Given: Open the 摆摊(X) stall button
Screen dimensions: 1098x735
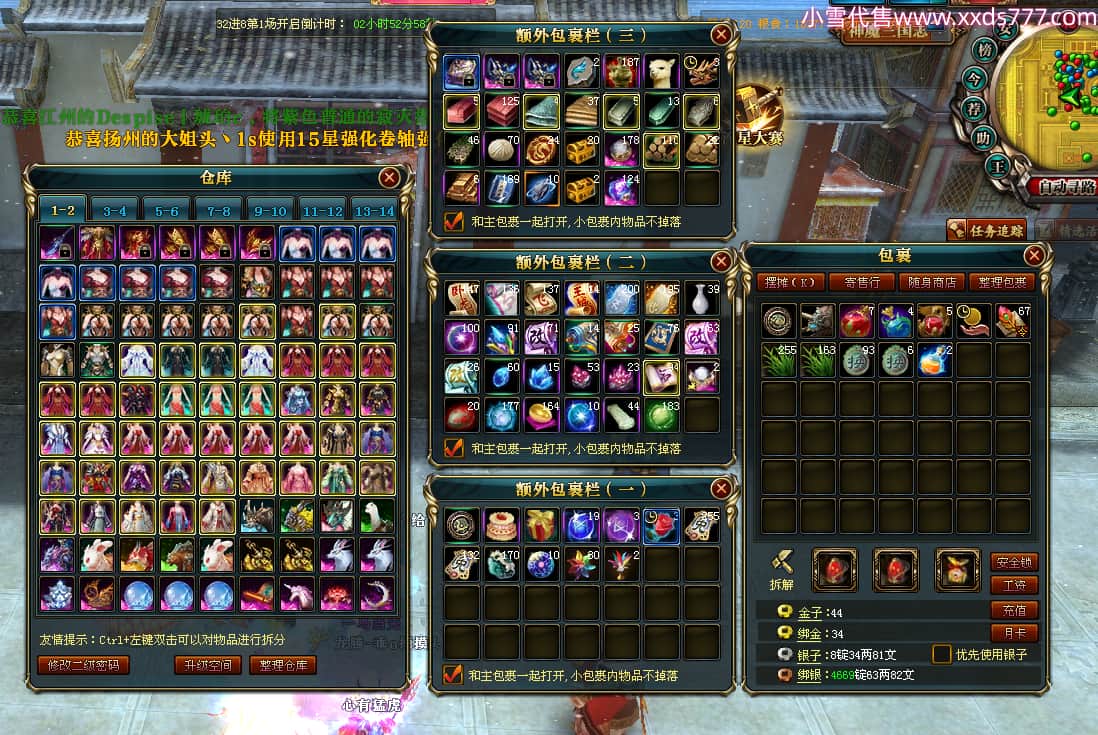Looking at the screenshot, I should (789, 282).
